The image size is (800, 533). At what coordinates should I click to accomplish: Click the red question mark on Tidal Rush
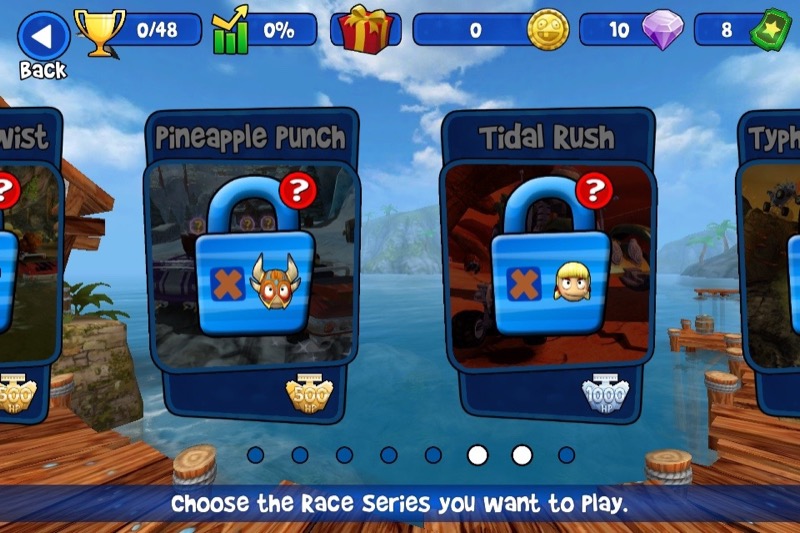click(x=594, y=188)
